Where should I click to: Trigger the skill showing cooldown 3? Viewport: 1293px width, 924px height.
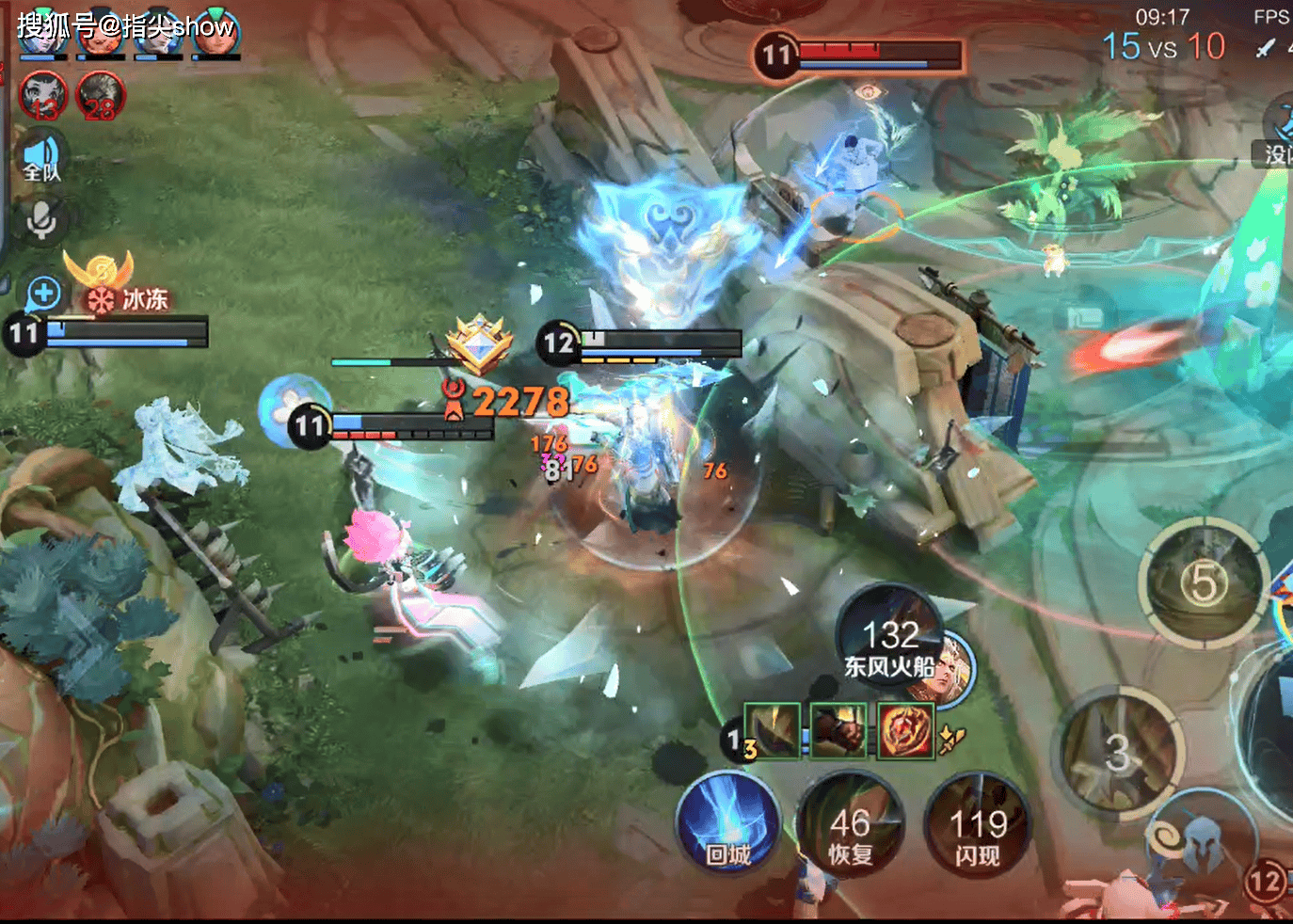coord(1118,753)
